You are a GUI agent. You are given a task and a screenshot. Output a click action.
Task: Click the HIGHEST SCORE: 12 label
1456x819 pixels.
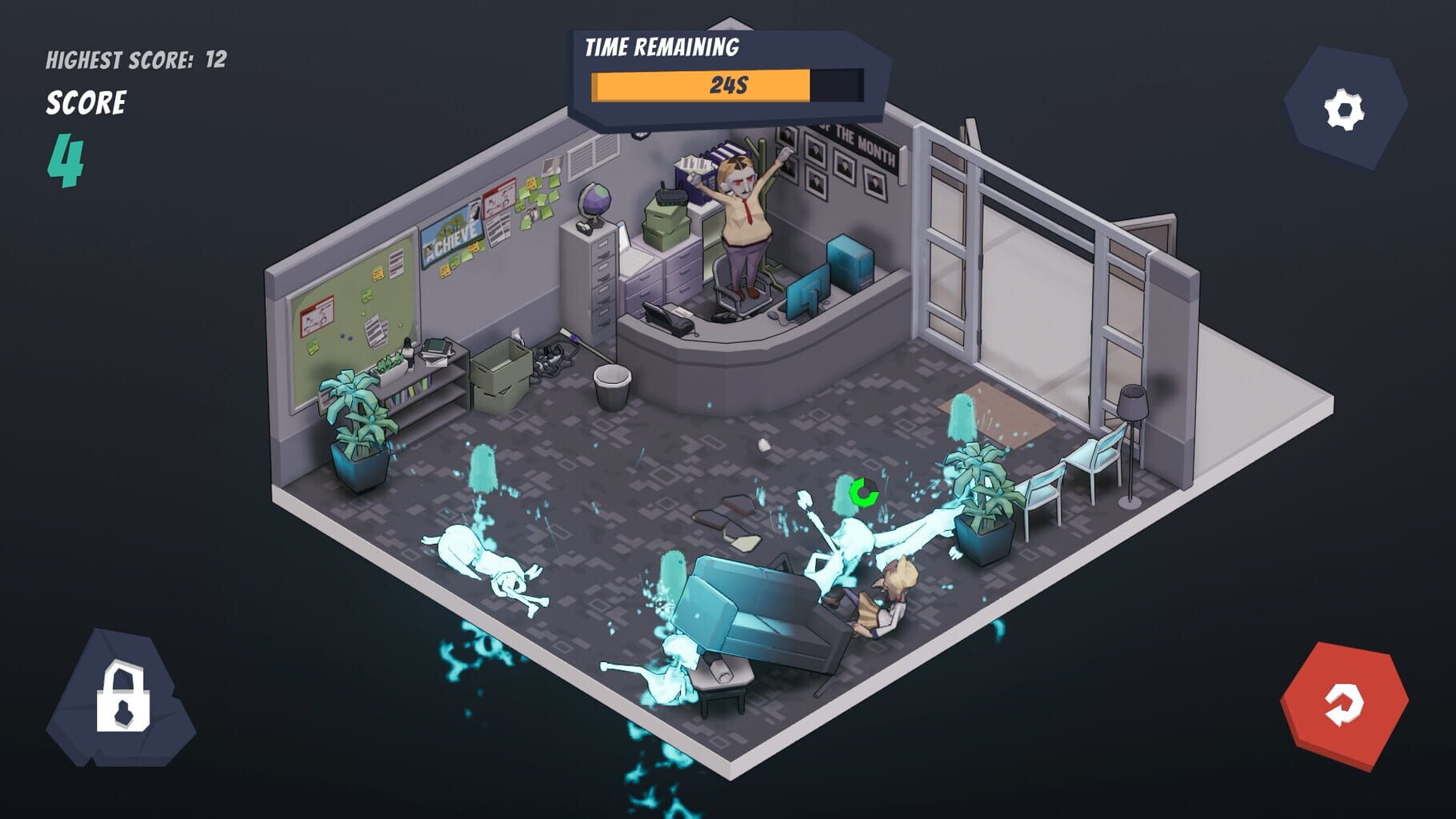136,58
